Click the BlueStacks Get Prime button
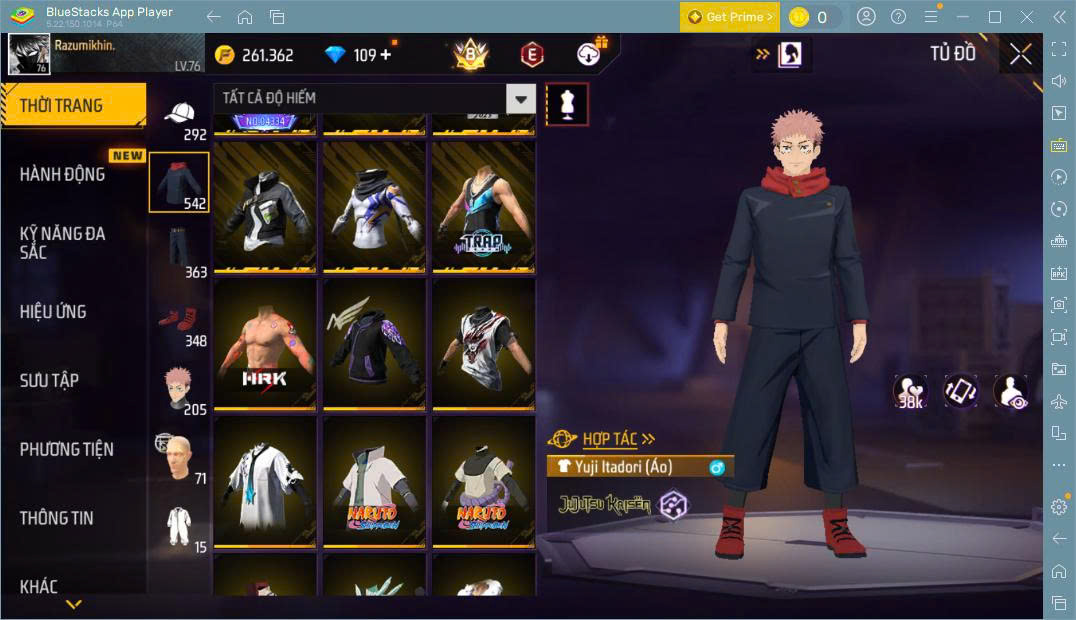Image resolution: width=1076 pixels, height=620 pixels. pos(729,17)
